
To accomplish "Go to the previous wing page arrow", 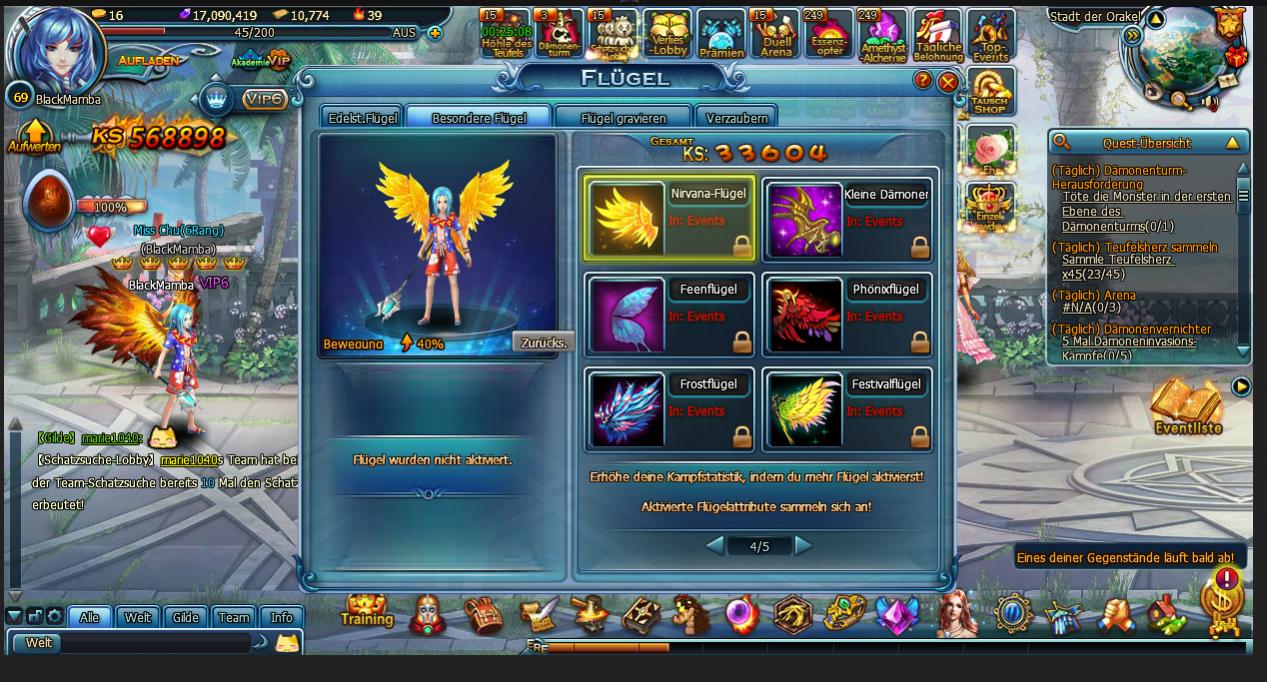I will pyautogui.click(x=715, y=546).
